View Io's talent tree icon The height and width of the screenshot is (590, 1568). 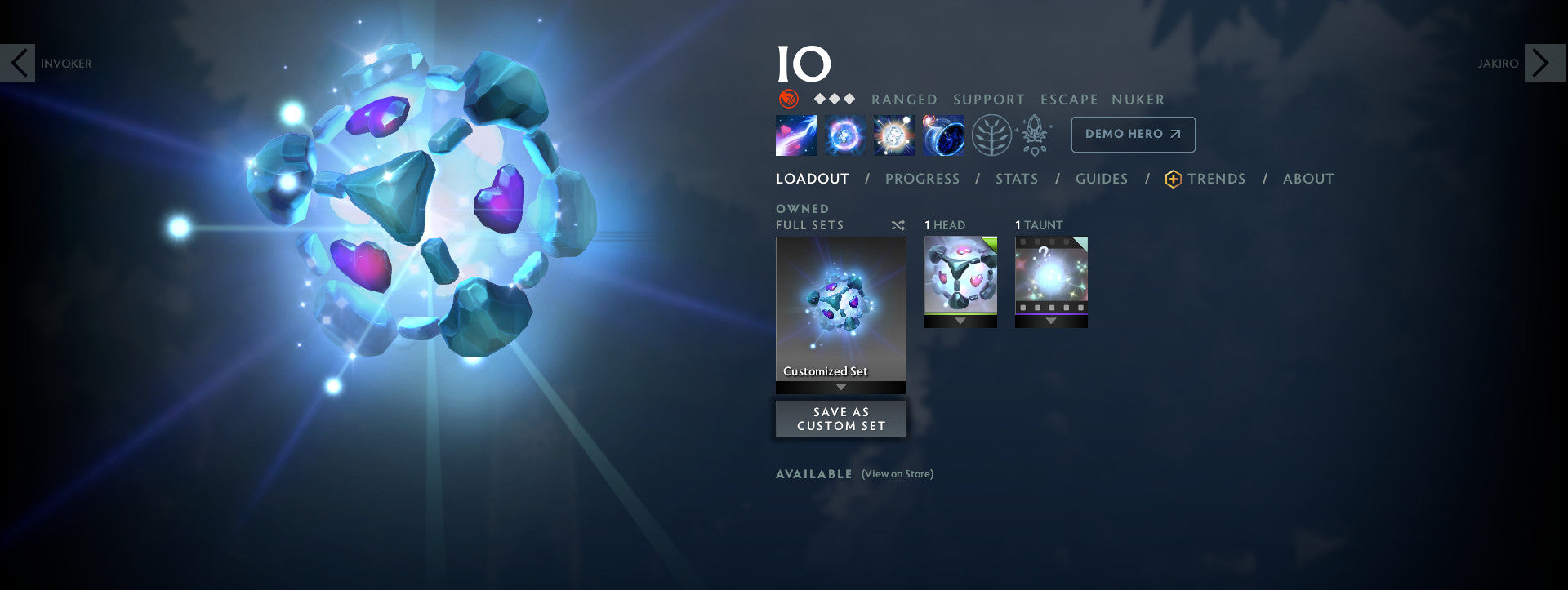point(990,135)
